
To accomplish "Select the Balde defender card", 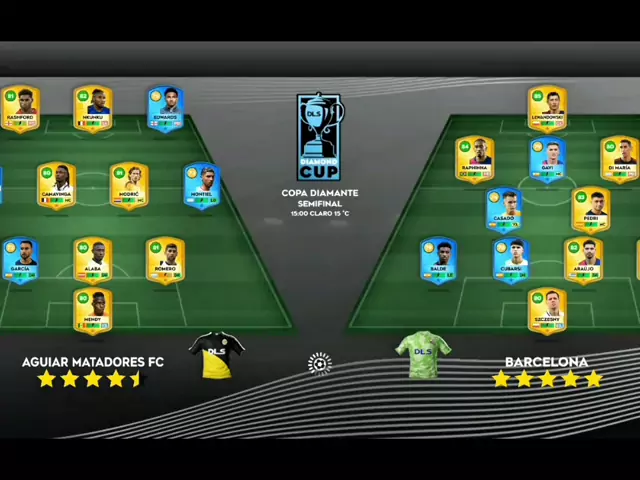I will tap(439, 261).
